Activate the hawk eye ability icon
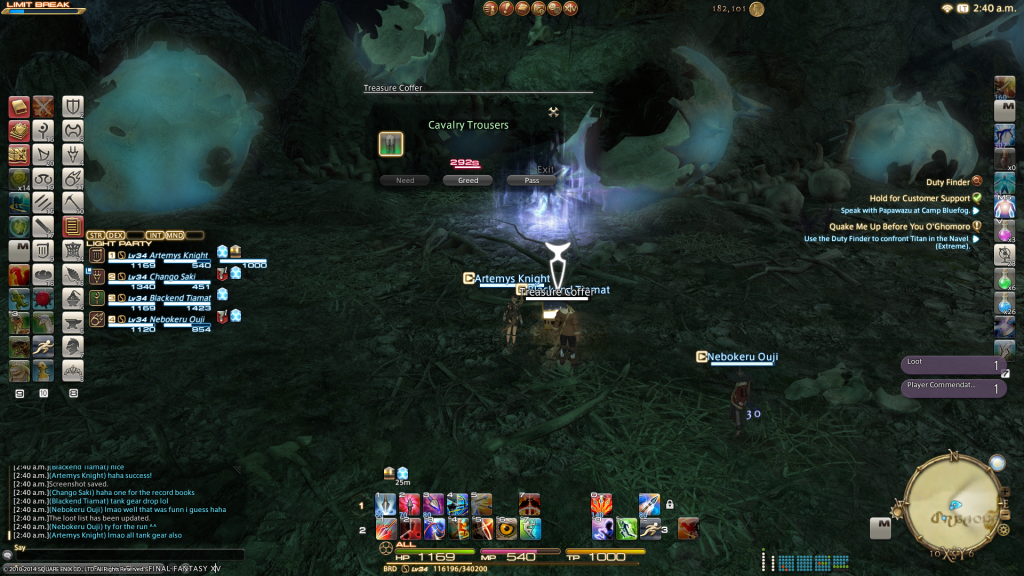This screenshot has width=1024, height=576. tap(507, 528)
